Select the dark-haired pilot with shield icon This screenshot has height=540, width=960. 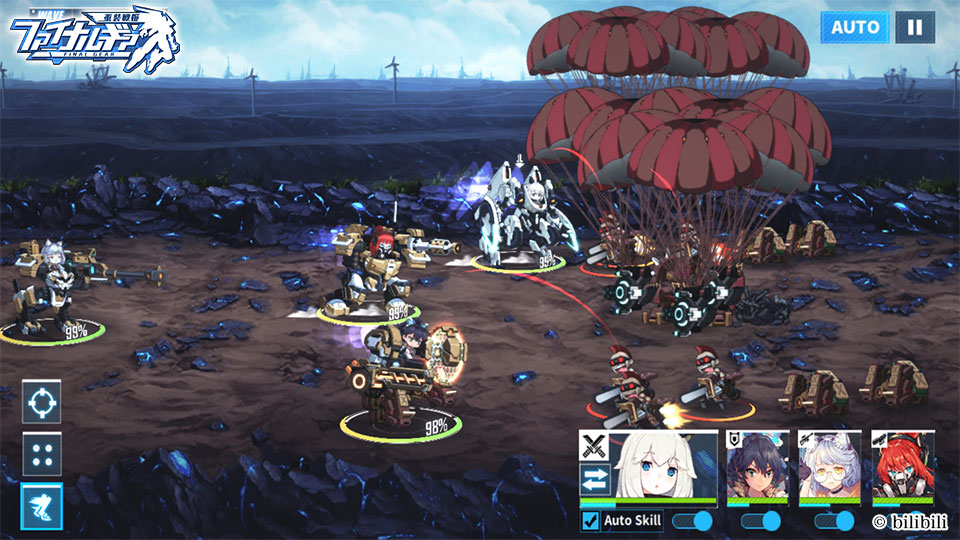tap(758, 465)
